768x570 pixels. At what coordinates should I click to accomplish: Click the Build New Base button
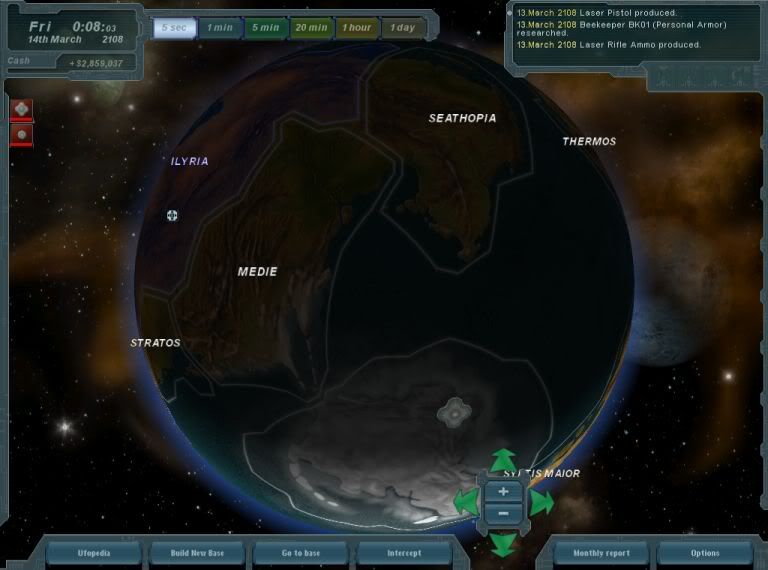click(x=197, y=553)
